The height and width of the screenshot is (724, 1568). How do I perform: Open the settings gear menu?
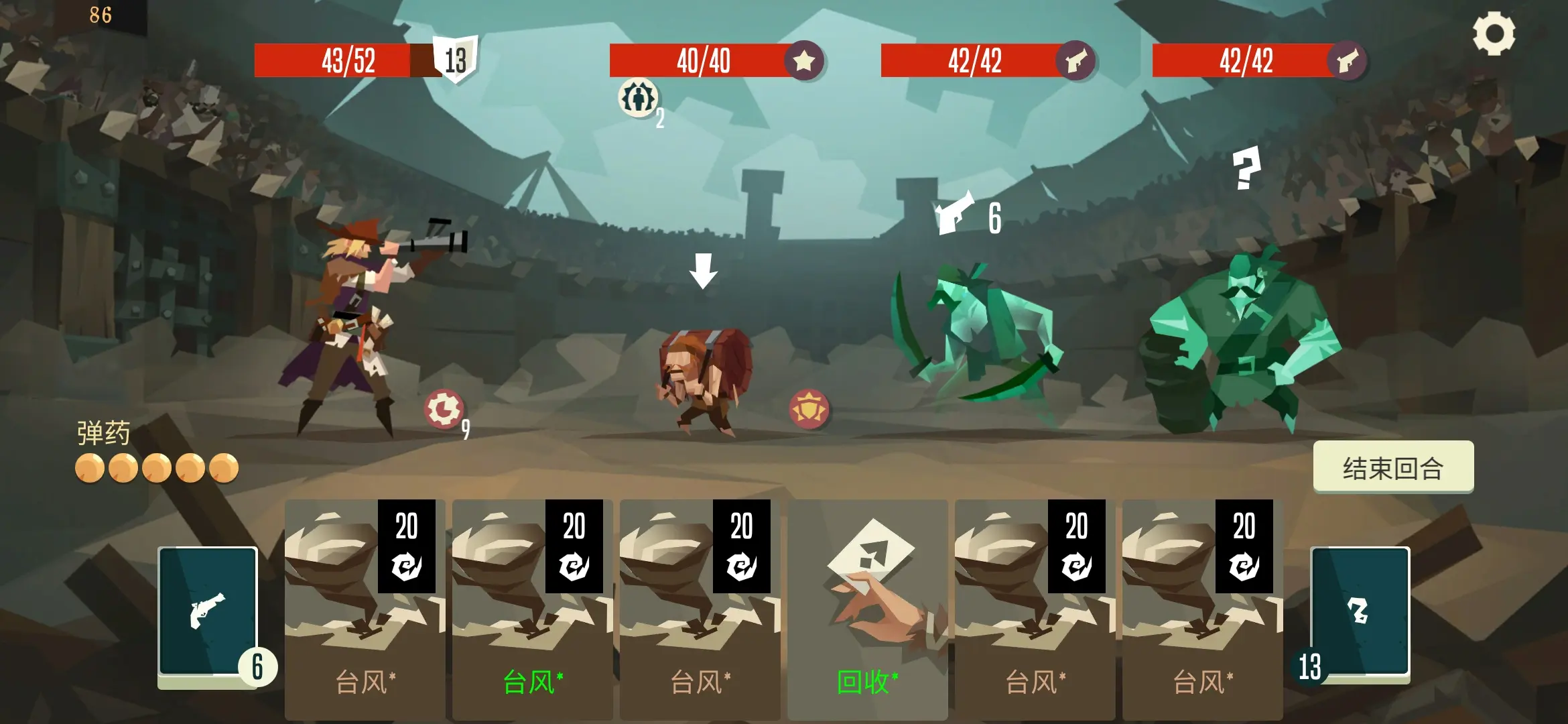(1494, 34)
